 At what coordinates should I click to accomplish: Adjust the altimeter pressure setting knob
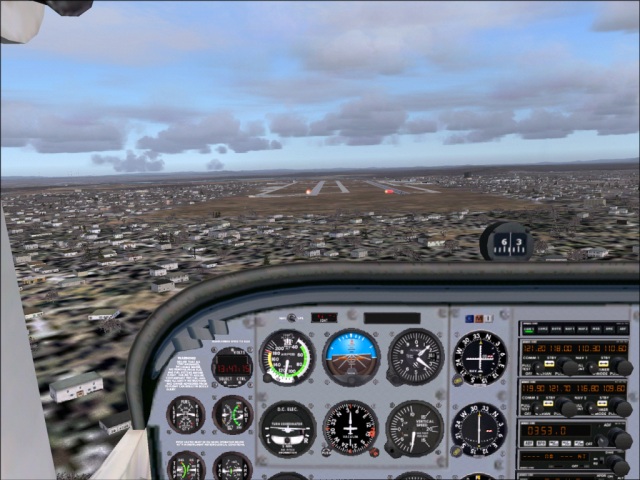(391, 378)
